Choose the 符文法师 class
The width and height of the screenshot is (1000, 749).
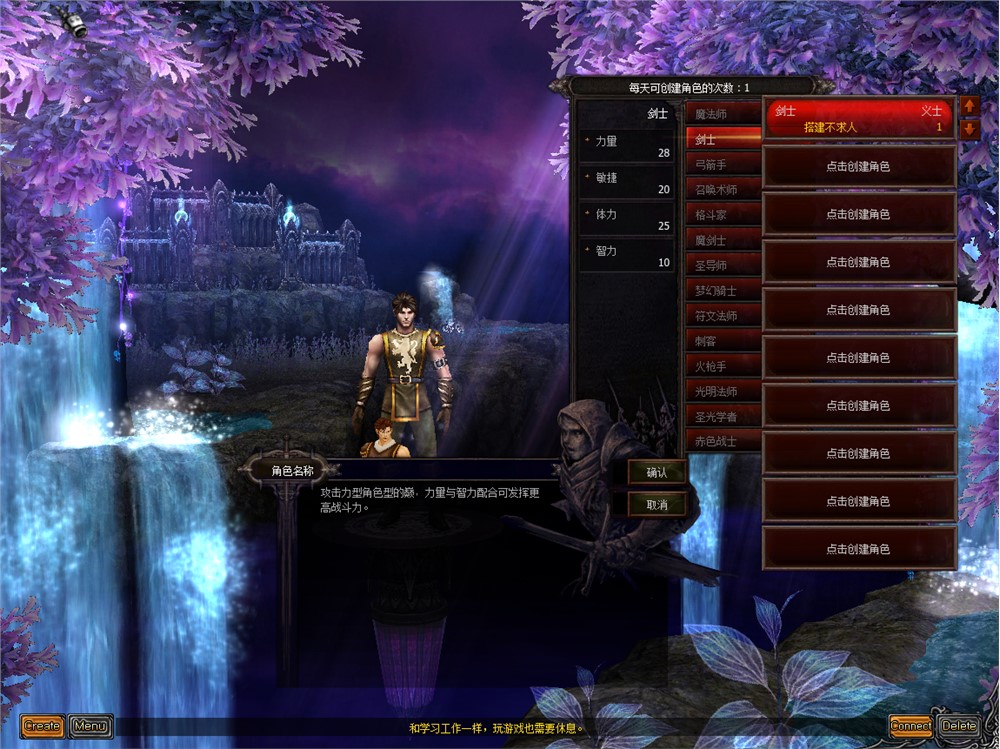(x=723, y=315)
